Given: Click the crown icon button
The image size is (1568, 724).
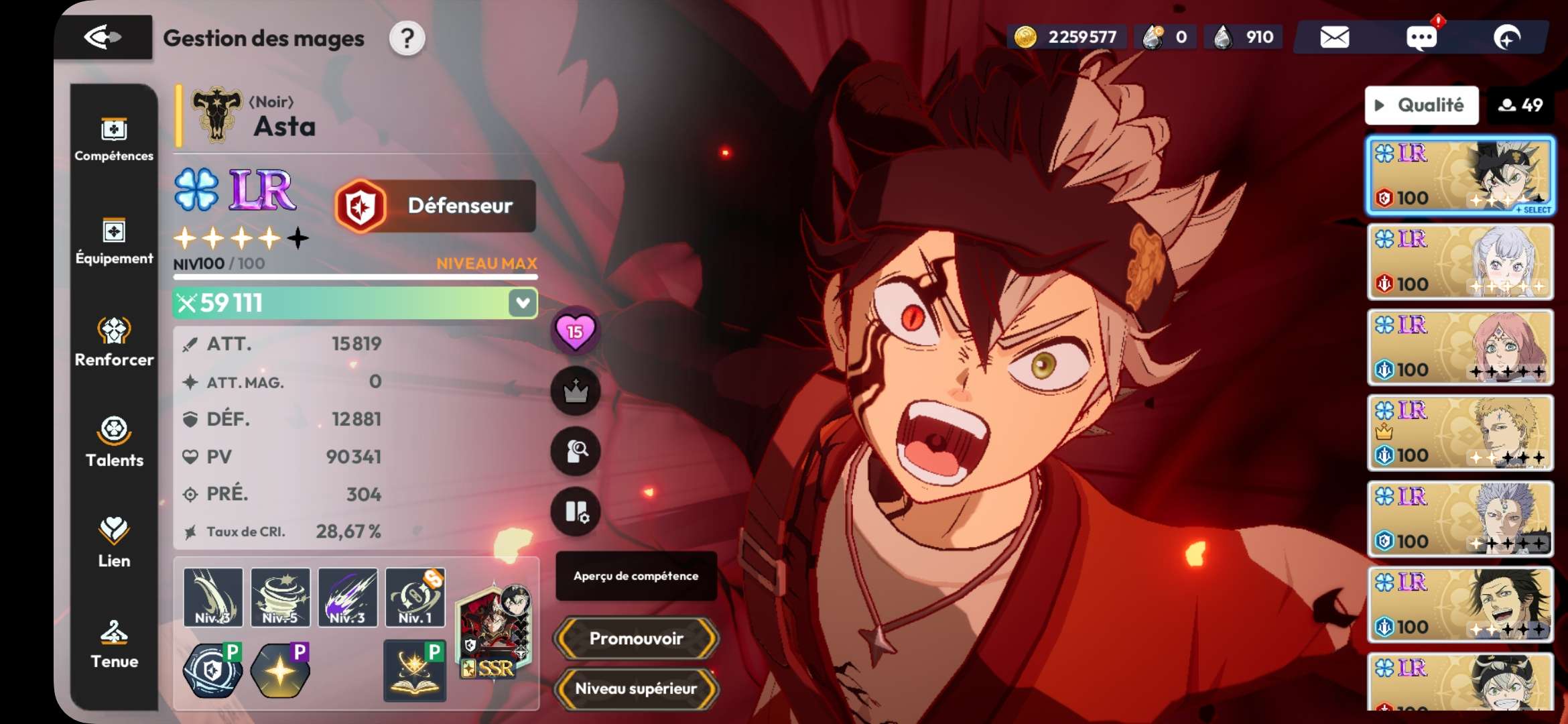Looking at the screenshot, I should tap(575, 391).
